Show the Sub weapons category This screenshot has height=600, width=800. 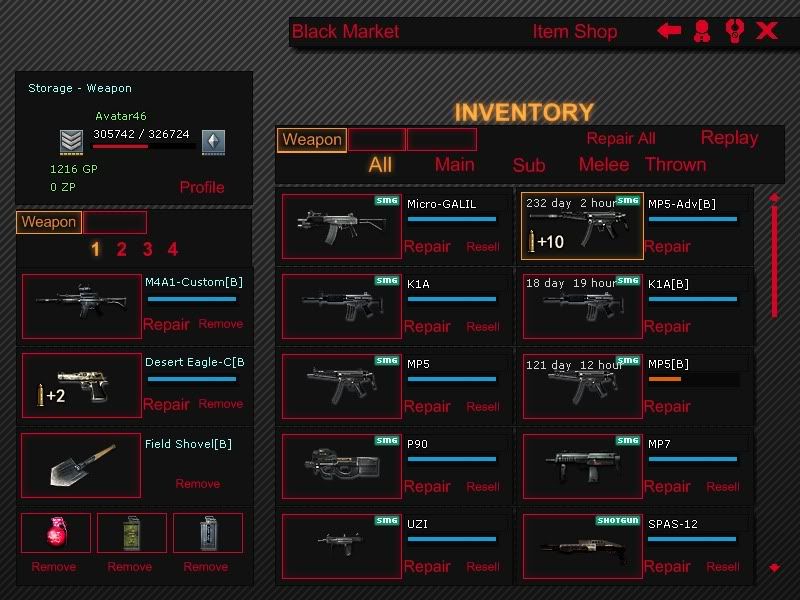click(x=529, y=166)
